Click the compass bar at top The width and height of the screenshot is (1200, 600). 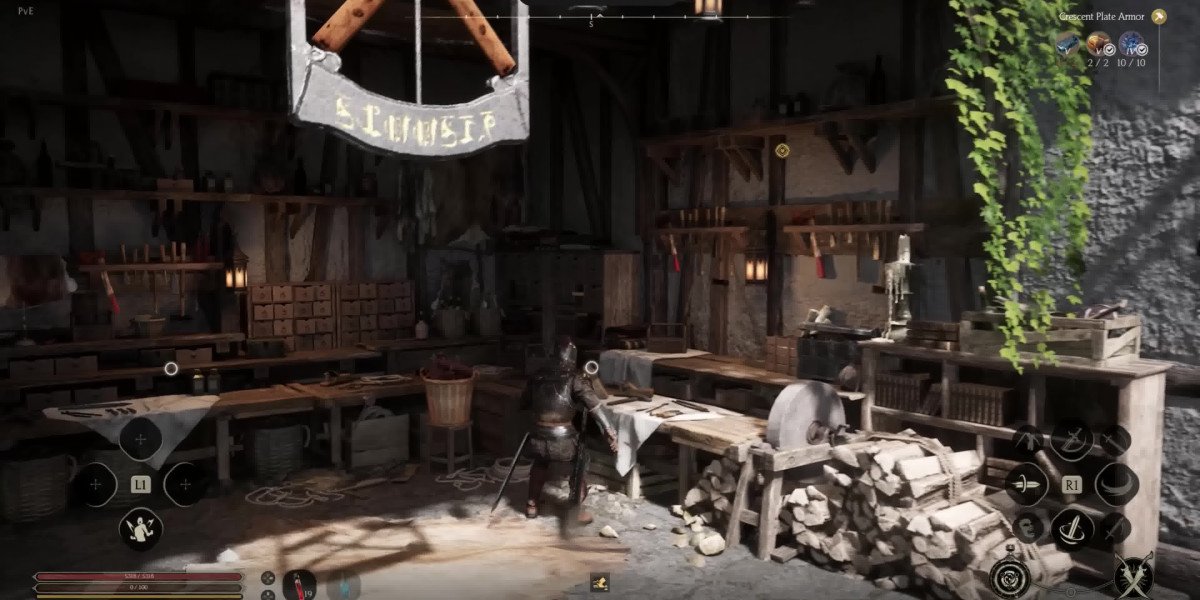click(590, 17)
